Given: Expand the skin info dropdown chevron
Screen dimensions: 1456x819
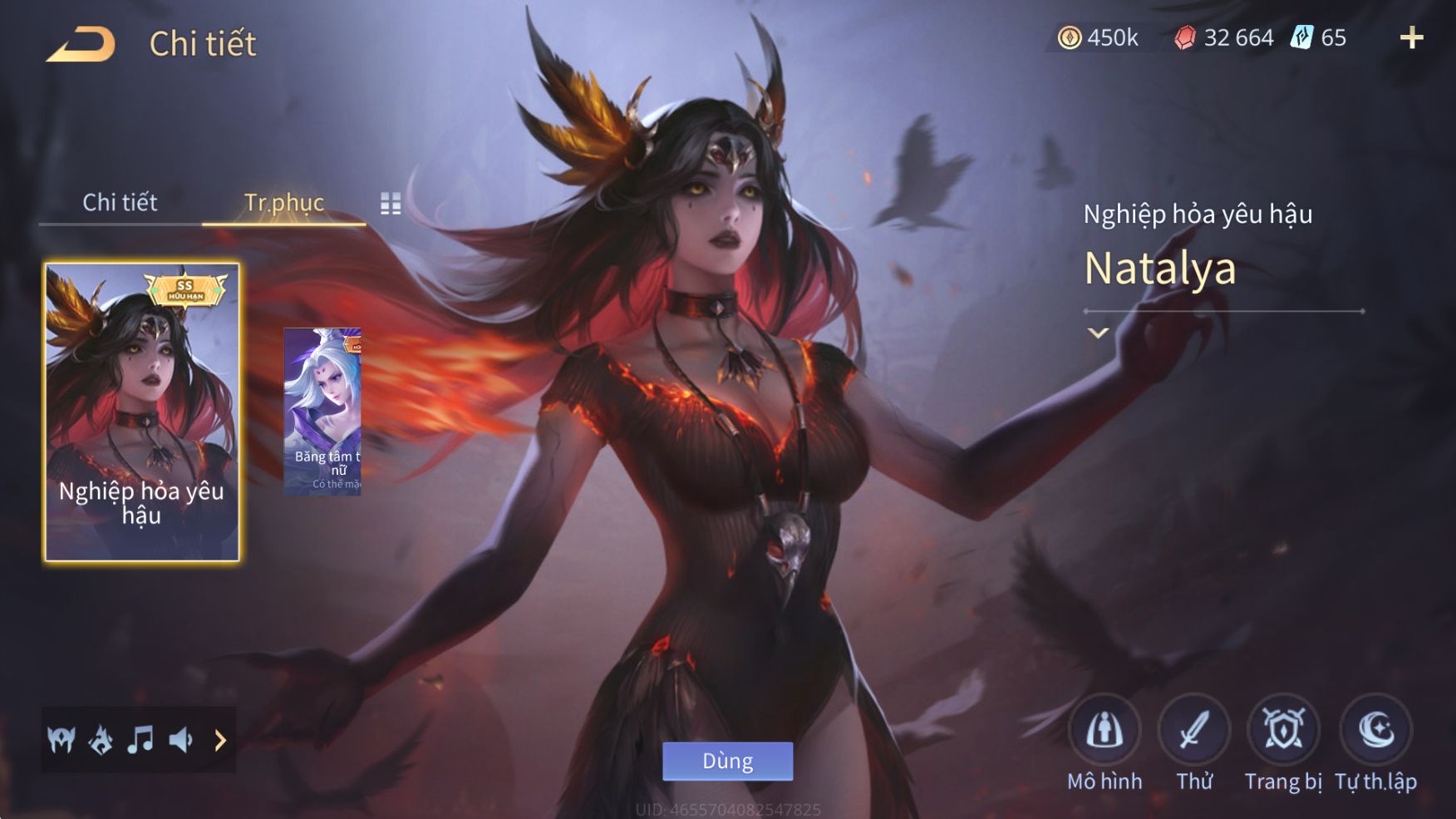Looking at the screenshot, I should (x=1098, y=333).
